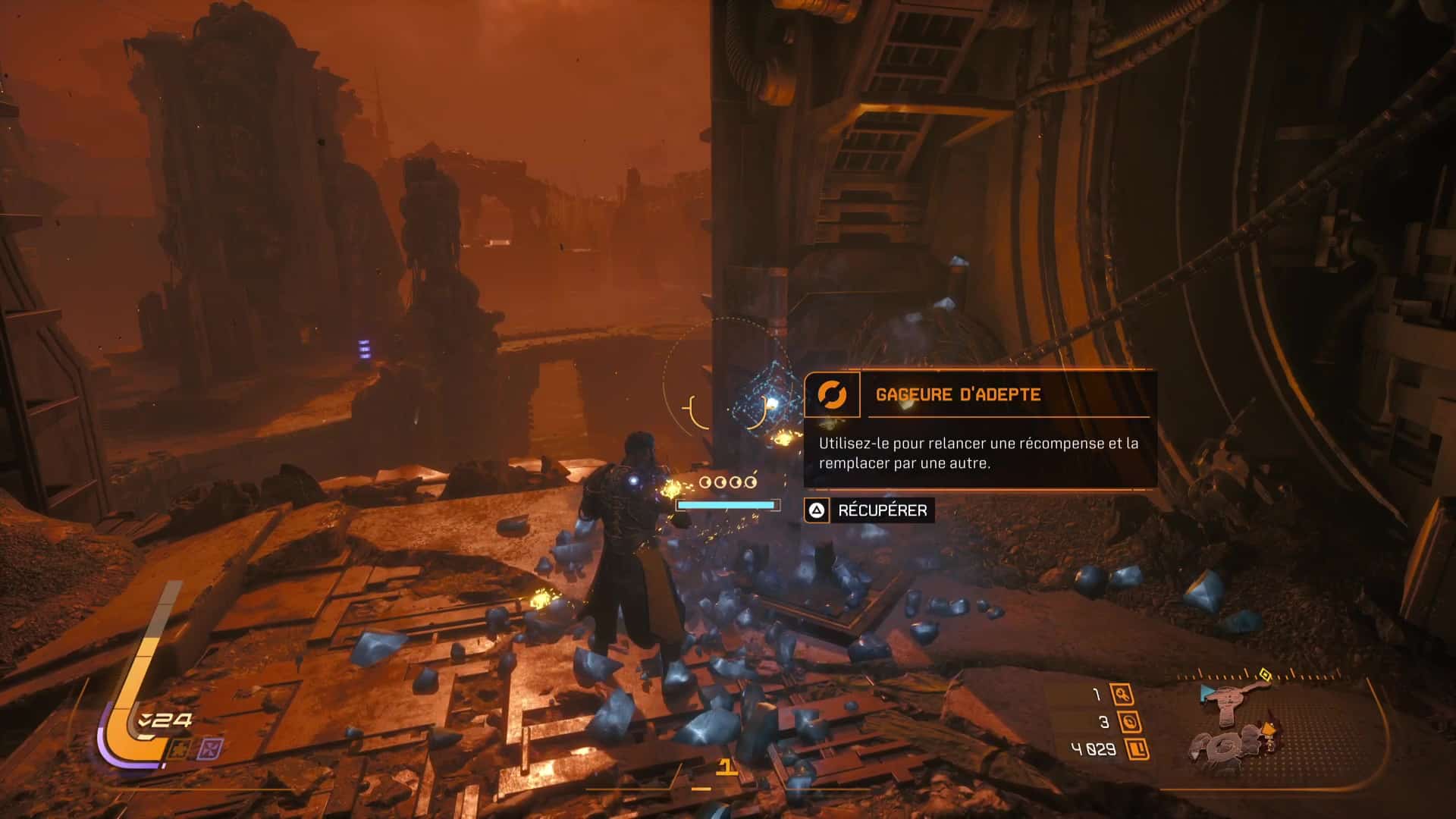This screenshot has width=1456, height=819.
Task: Click the Gageure d'Adepte reroll icon
Action: (832, 394)
